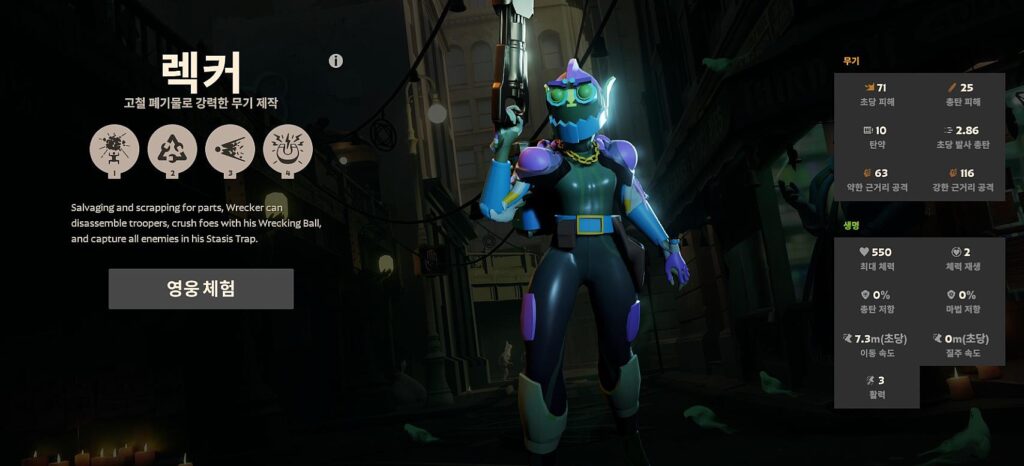Select ability 1 with the exploding trooper icon
The image size is (1024, 466).
pos(114,149)
